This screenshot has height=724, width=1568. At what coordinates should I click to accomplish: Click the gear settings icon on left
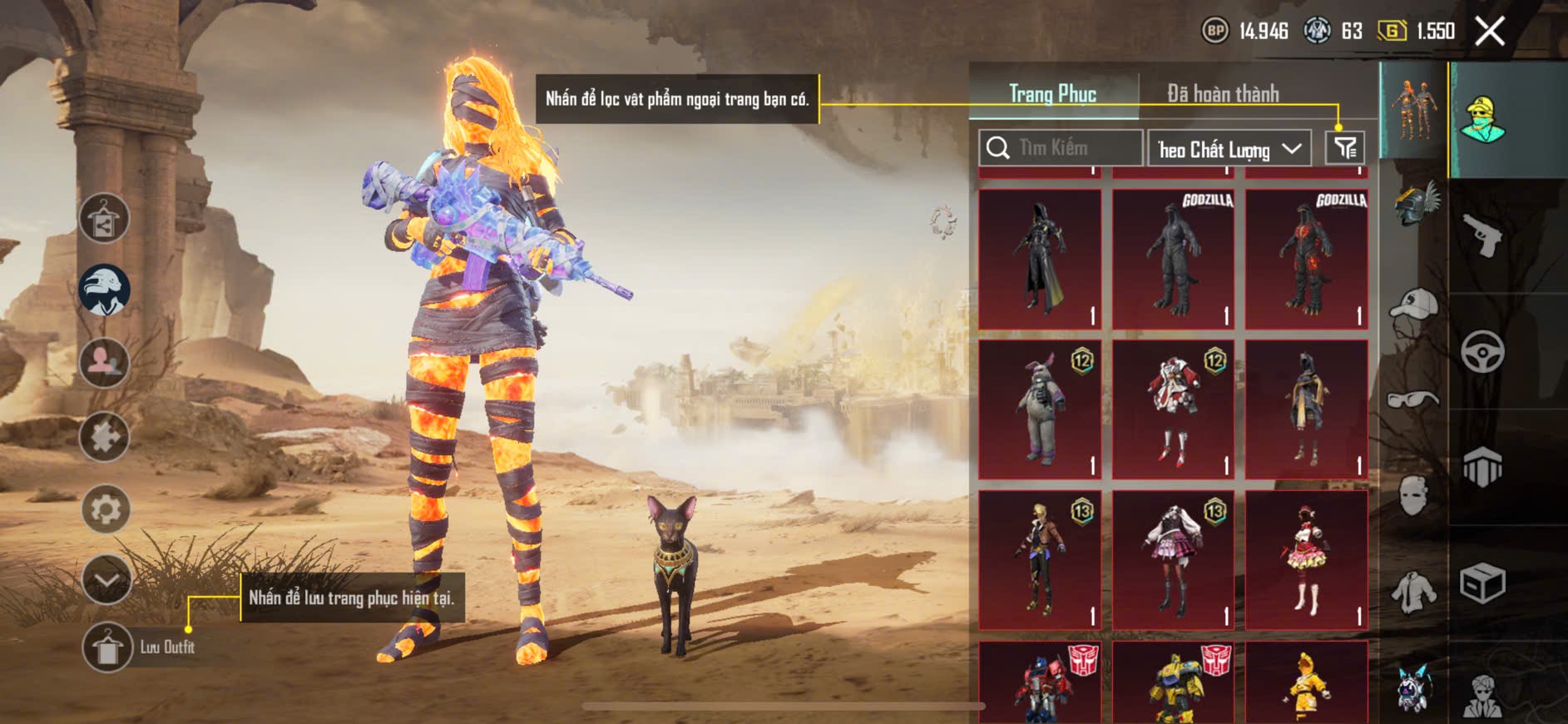(x=106, y=508)
